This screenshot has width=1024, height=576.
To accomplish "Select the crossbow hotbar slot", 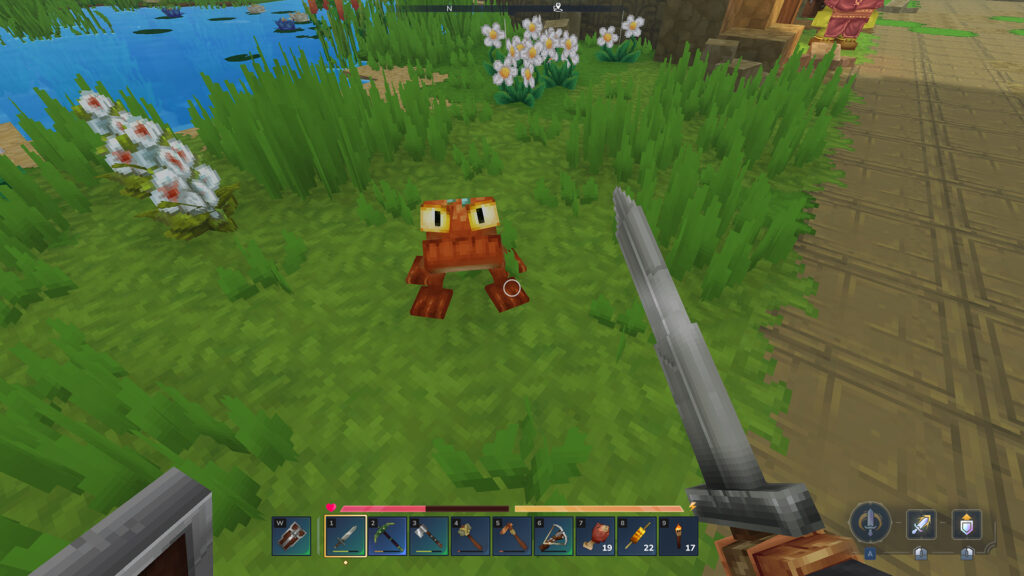I will coord(553,536).
